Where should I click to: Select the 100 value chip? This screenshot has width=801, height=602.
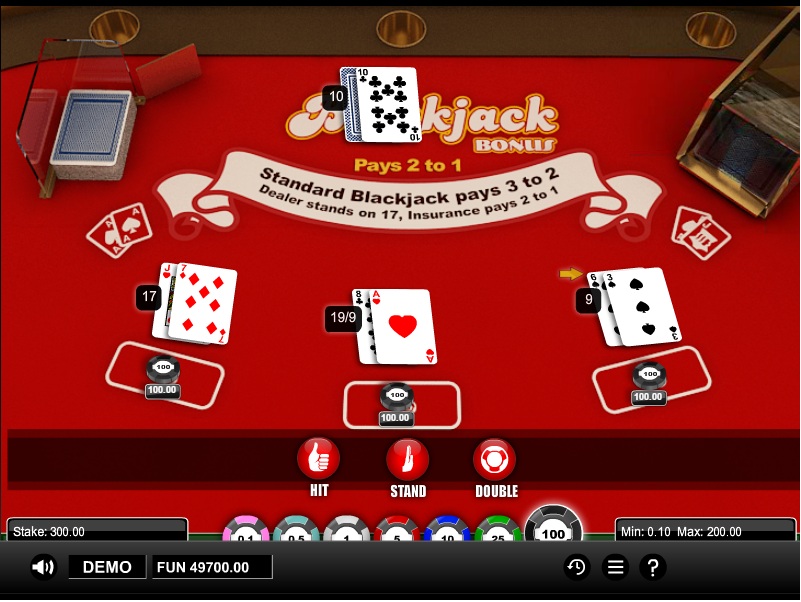click(x=553, y=529)
